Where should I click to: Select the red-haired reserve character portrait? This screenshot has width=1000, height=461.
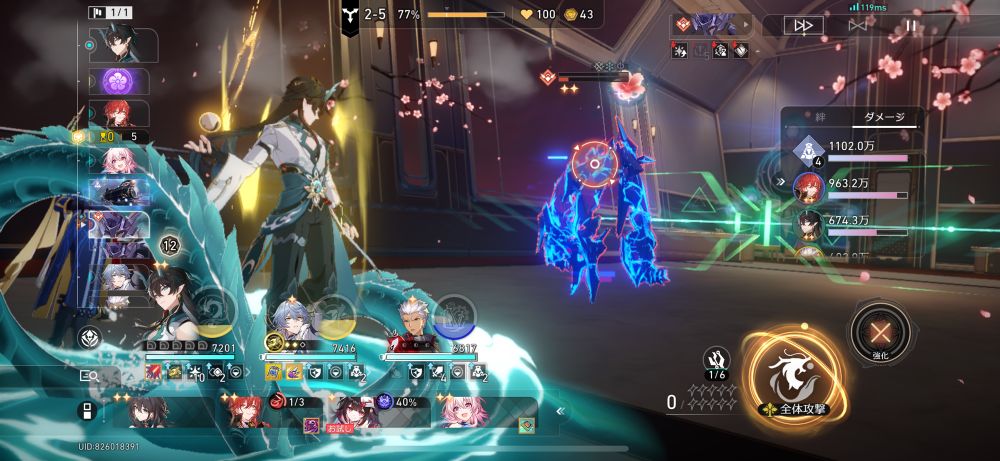click(x=246, y=412)
